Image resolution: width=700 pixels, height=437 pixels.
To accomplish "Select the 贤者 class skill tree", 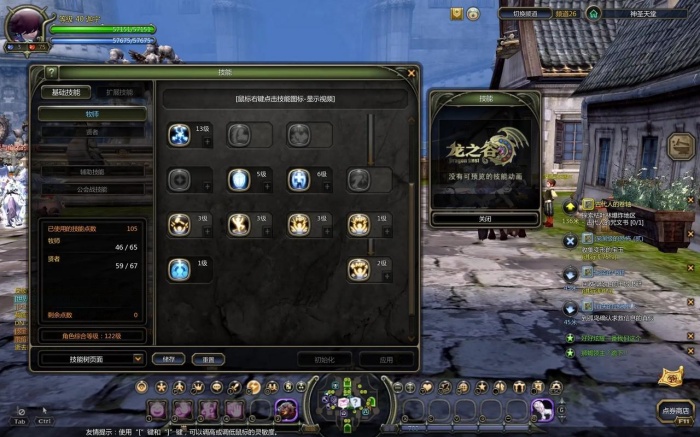I will pos(93,131).
